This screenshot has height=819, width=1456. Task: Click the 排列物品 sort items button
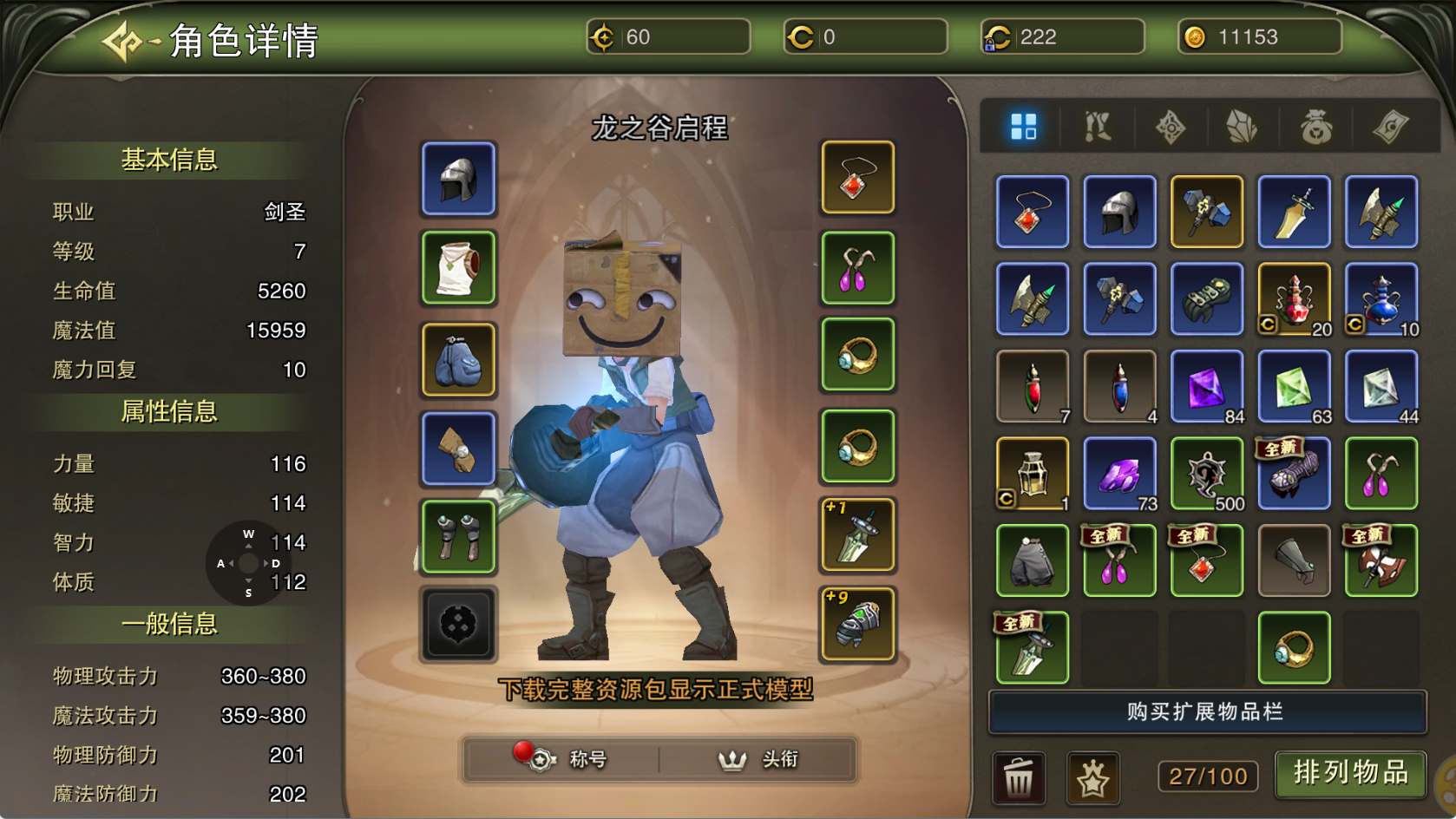click(x=1349, y=773)
